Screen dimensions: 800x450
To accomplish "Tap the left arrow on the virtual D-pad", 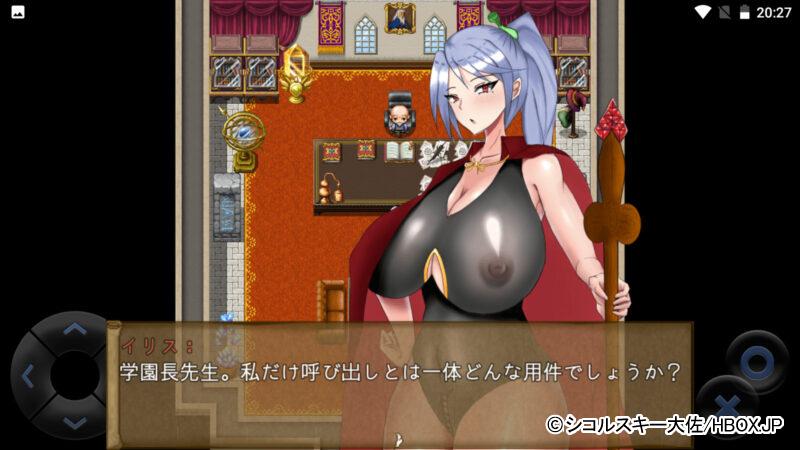I will pos(27,377).
